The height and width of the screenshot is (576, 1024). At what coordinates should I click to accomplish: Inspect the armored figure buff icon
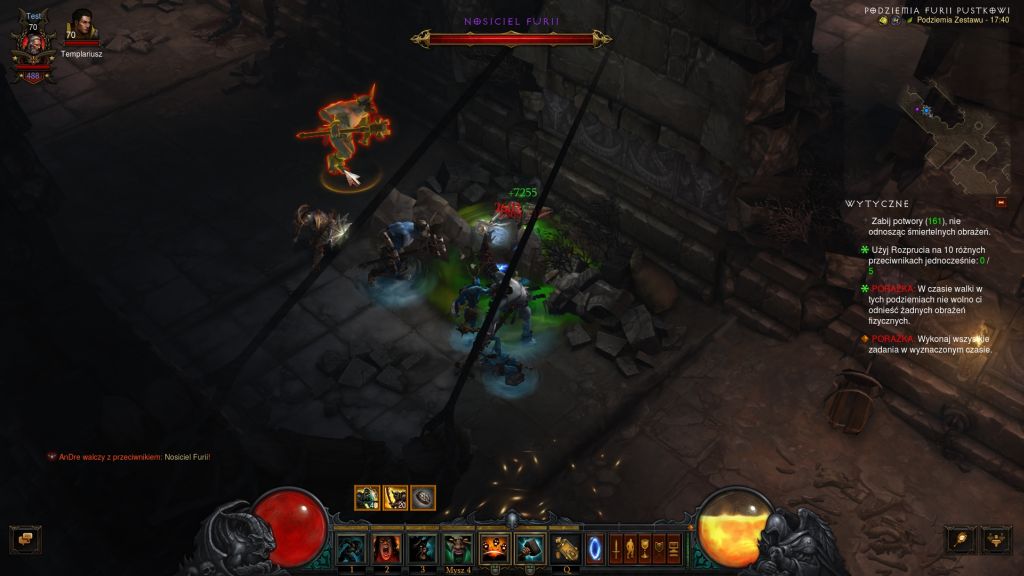pos(367,497)
